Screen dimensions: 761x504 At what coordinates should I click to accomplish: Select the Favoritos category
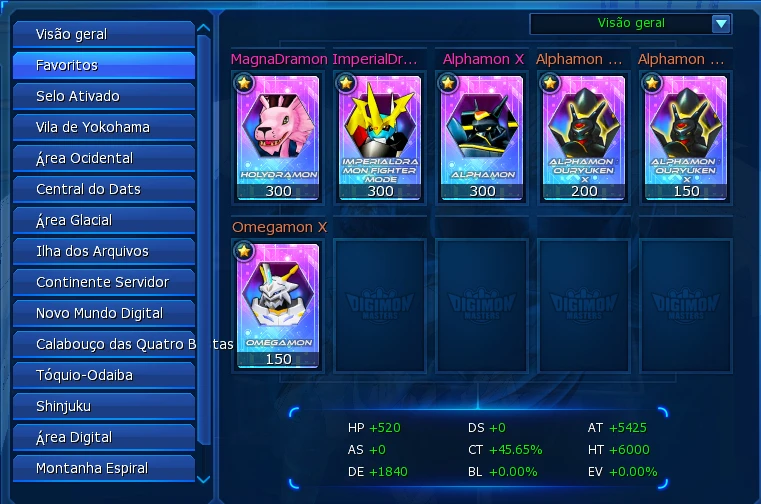pyautogui.click(x=103, y=65)
